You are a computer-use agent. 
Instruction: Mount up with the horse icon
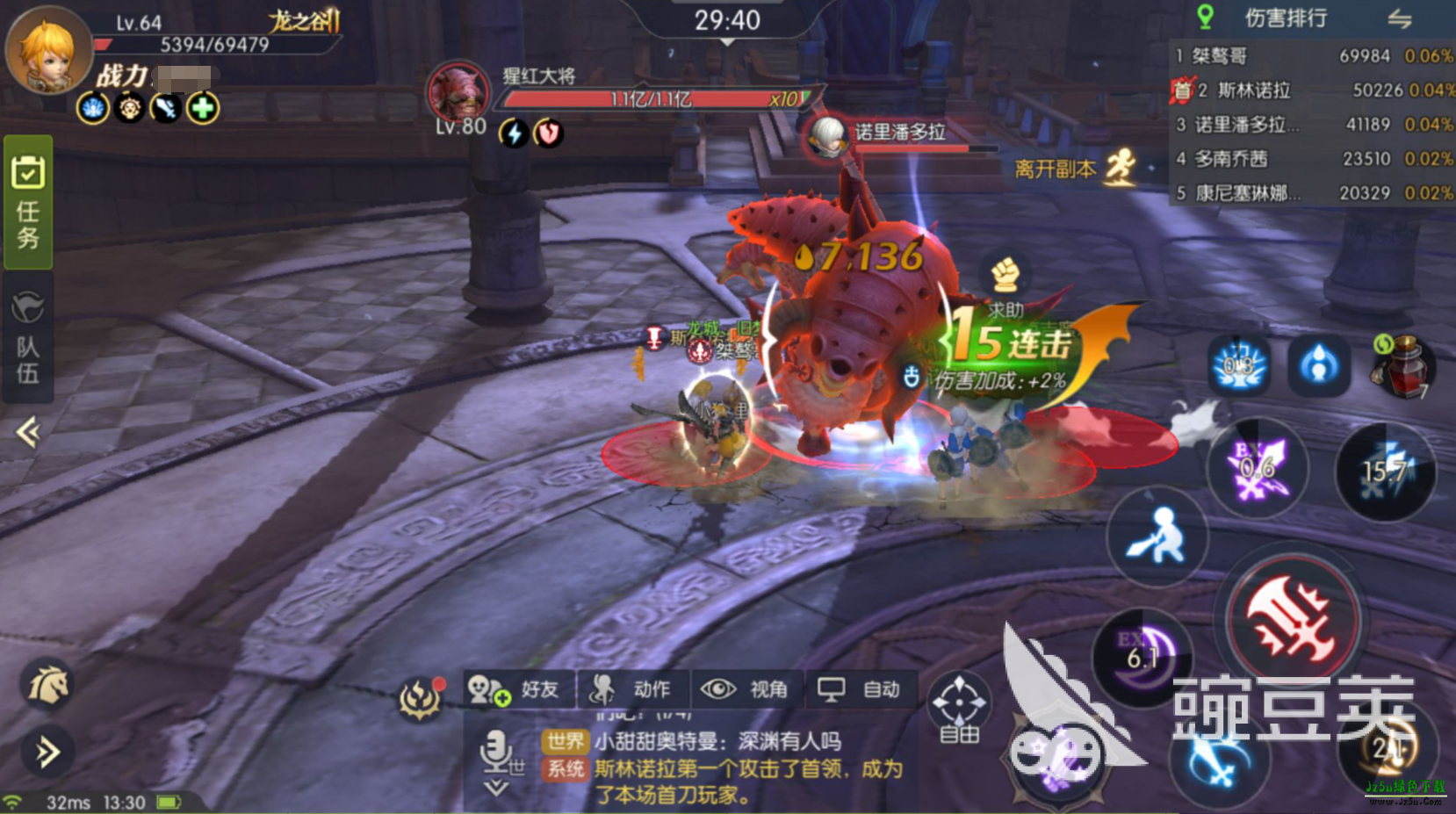pos(48,685)
